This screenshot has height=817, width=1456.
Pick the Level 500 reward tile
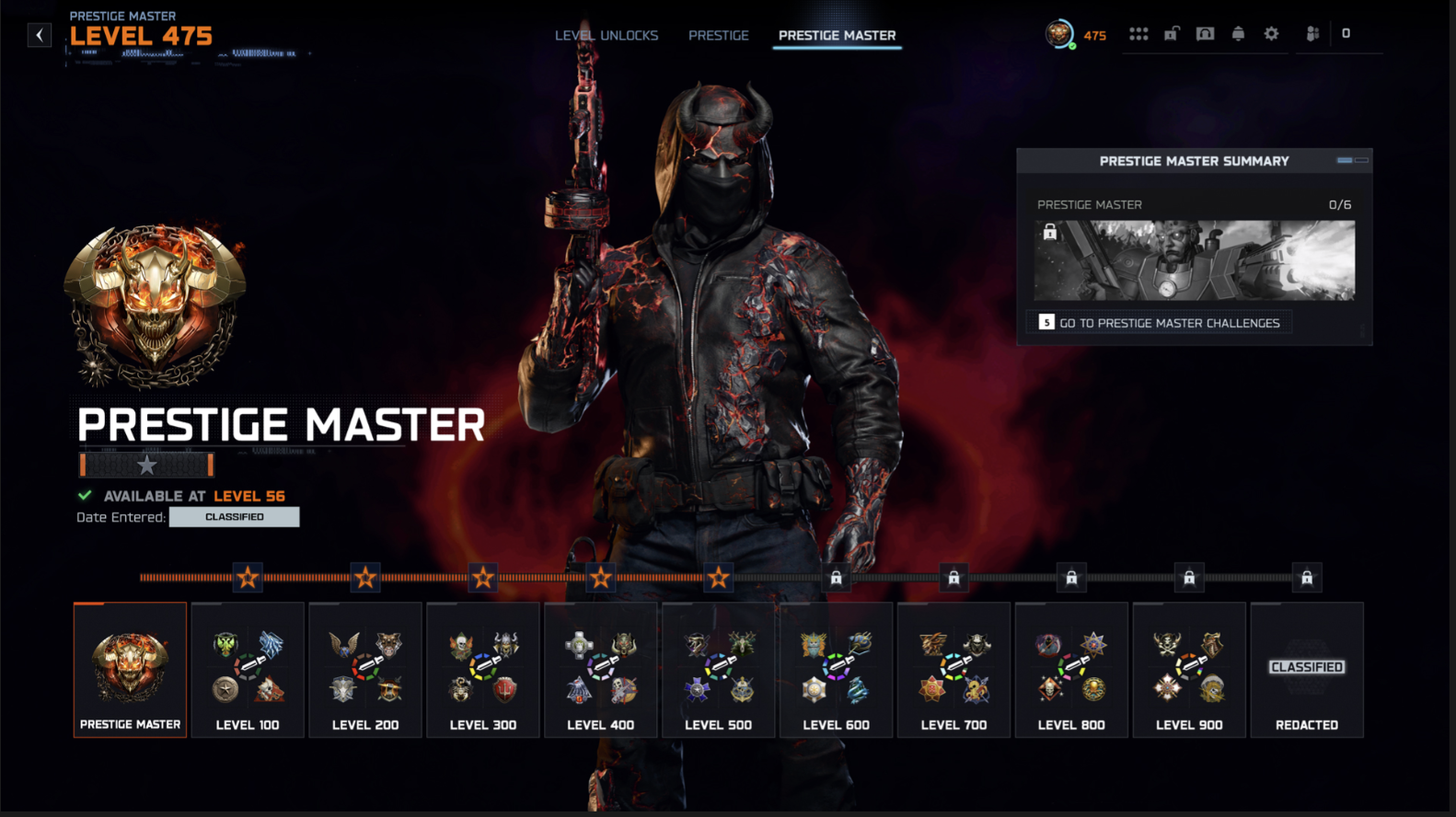pyautogui.click(x=718, y=670)
